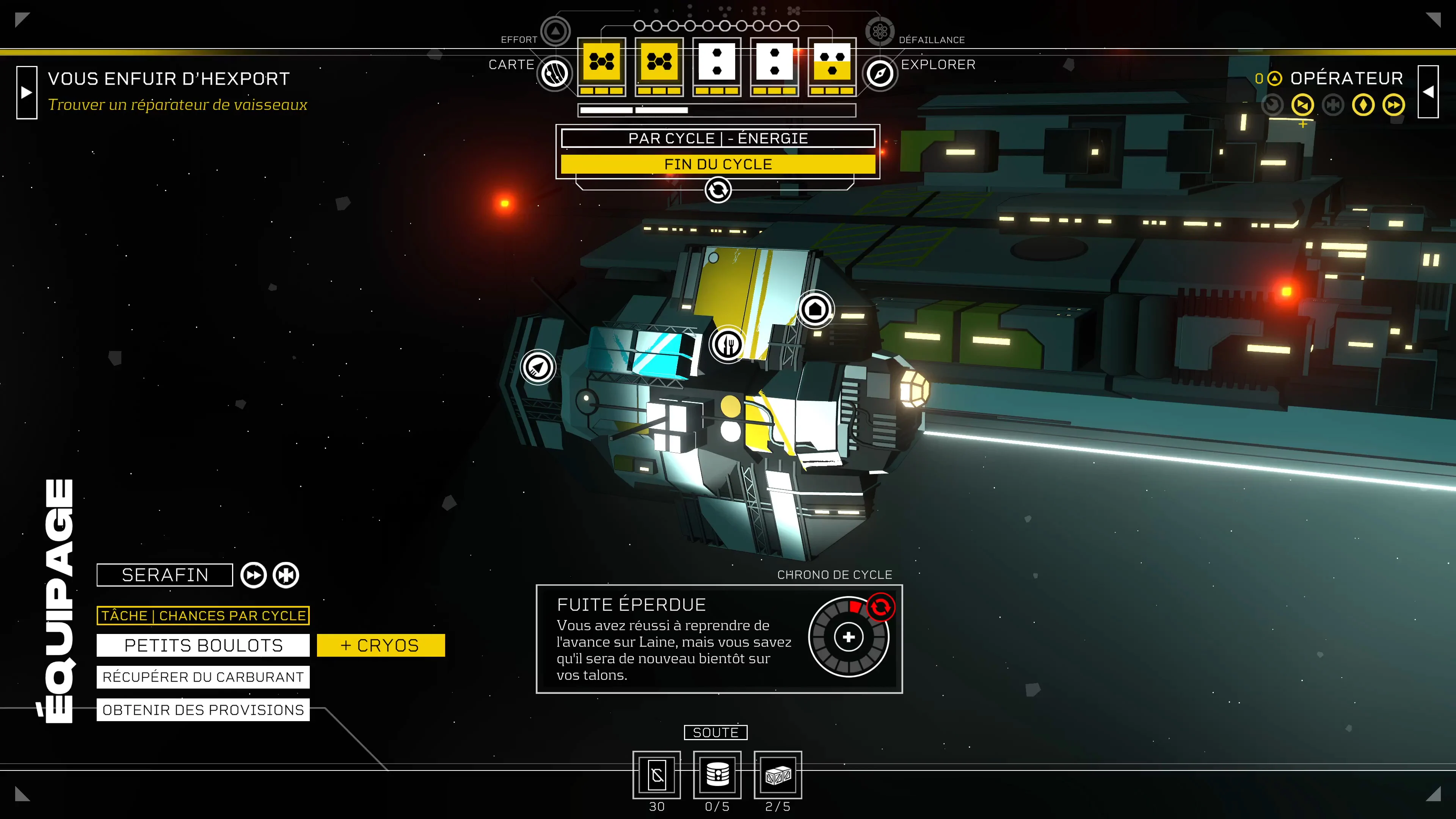The width and height of the screenshot is (1456, 819).
Task: Open the Soute tab
Action: 716,733
